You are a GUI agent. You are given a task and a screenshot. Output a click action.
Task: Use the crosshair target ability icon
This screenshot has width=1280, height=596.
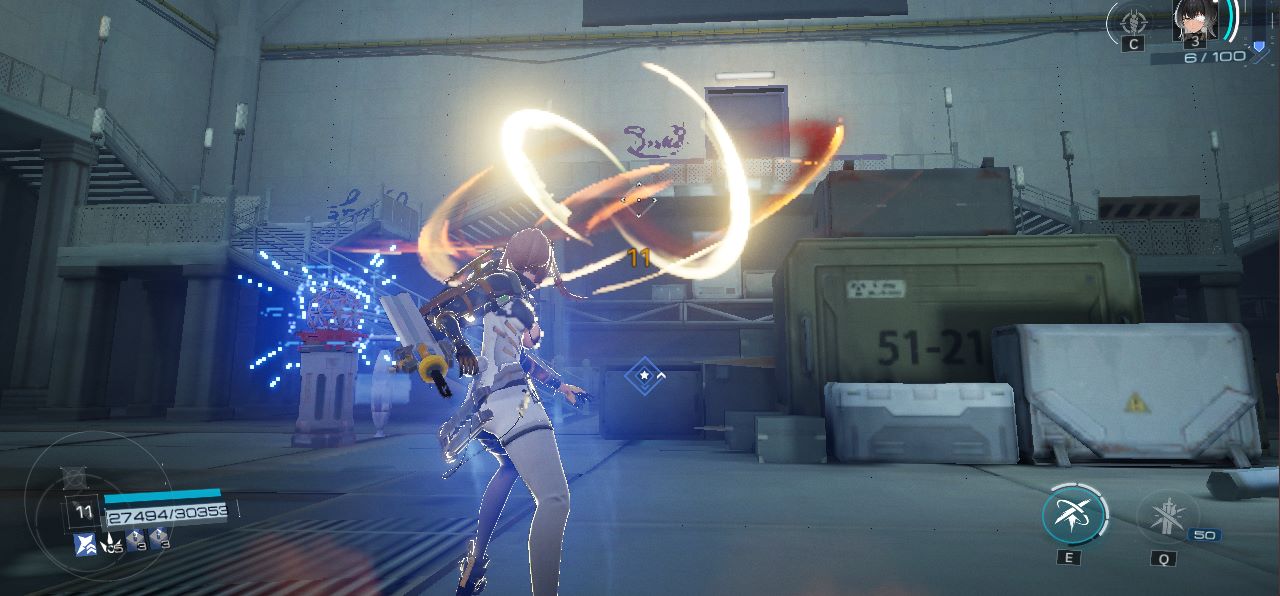(1133, 20)
